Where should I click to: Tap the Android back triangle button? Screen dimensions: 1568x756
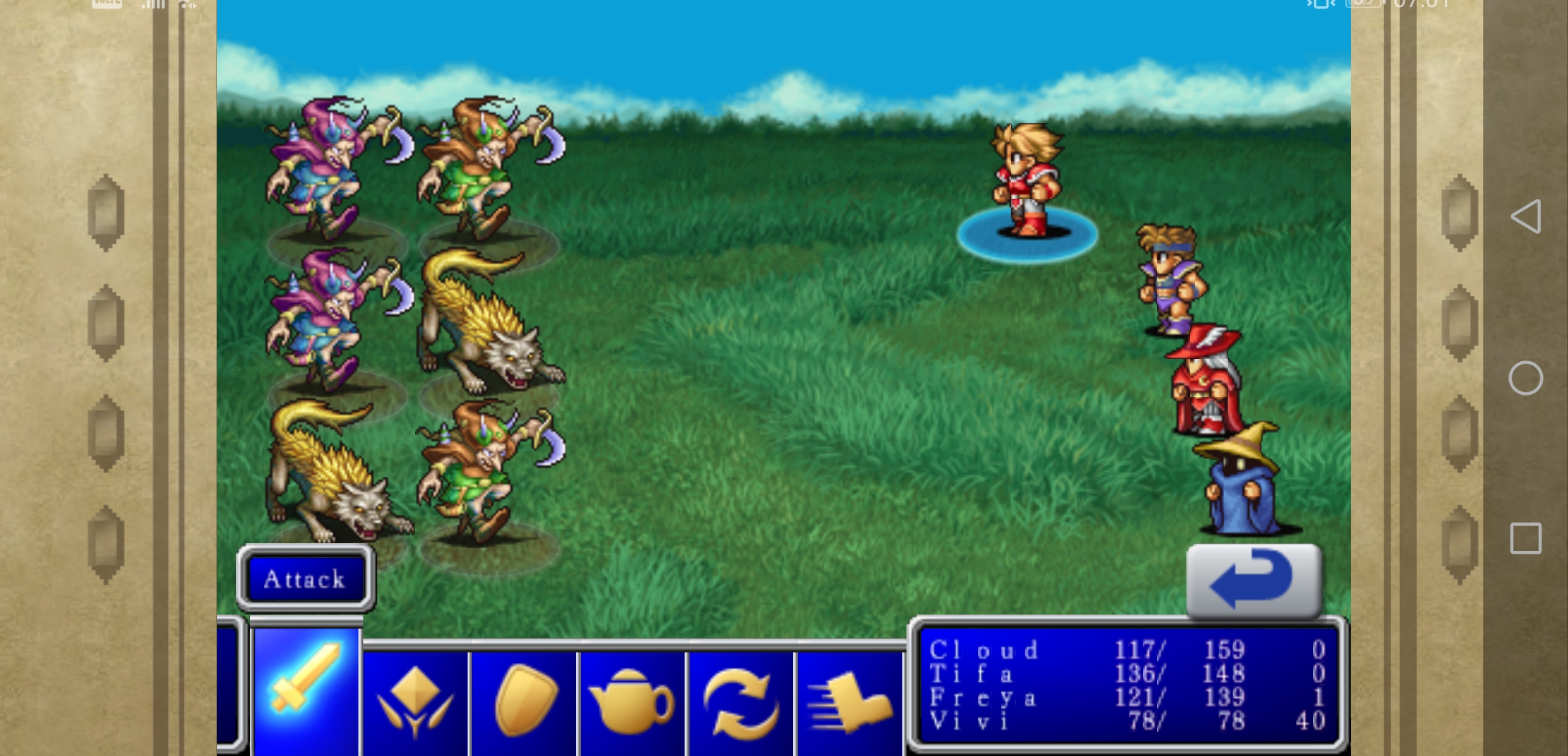click(x=1526, y=216)
